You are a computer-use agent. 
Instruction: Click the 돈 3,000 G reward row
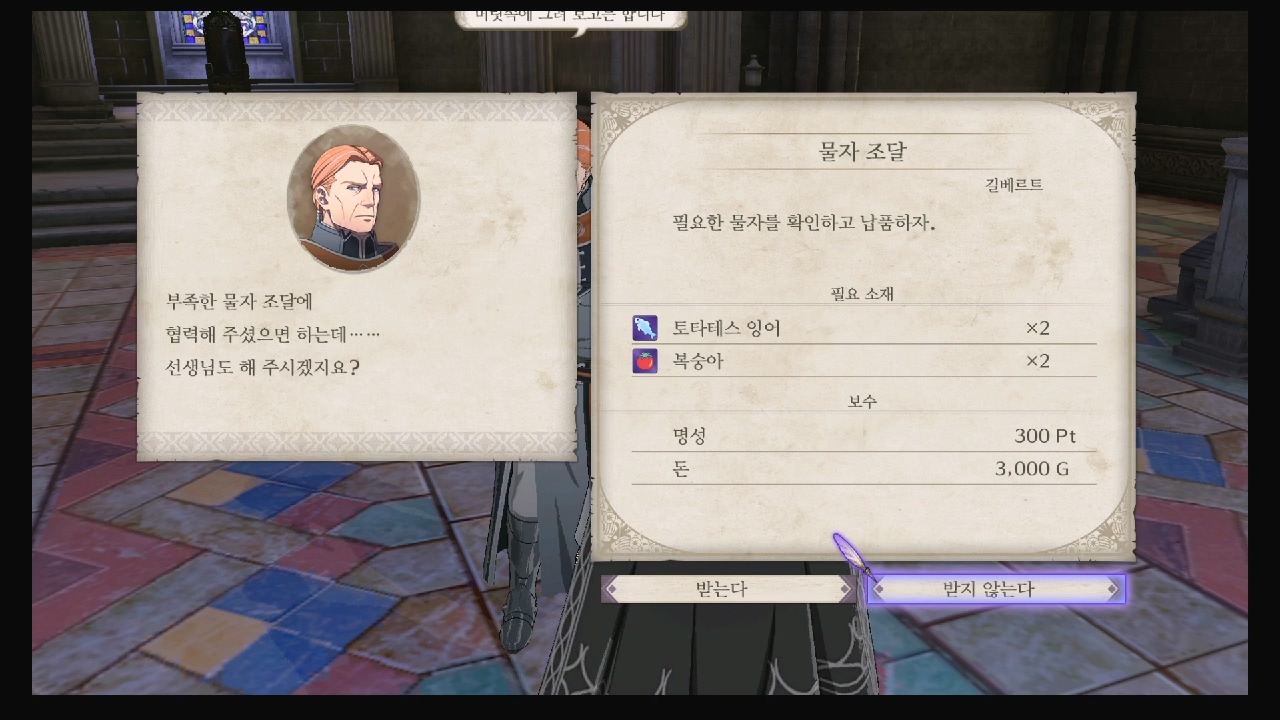click(x=862, y=468)
